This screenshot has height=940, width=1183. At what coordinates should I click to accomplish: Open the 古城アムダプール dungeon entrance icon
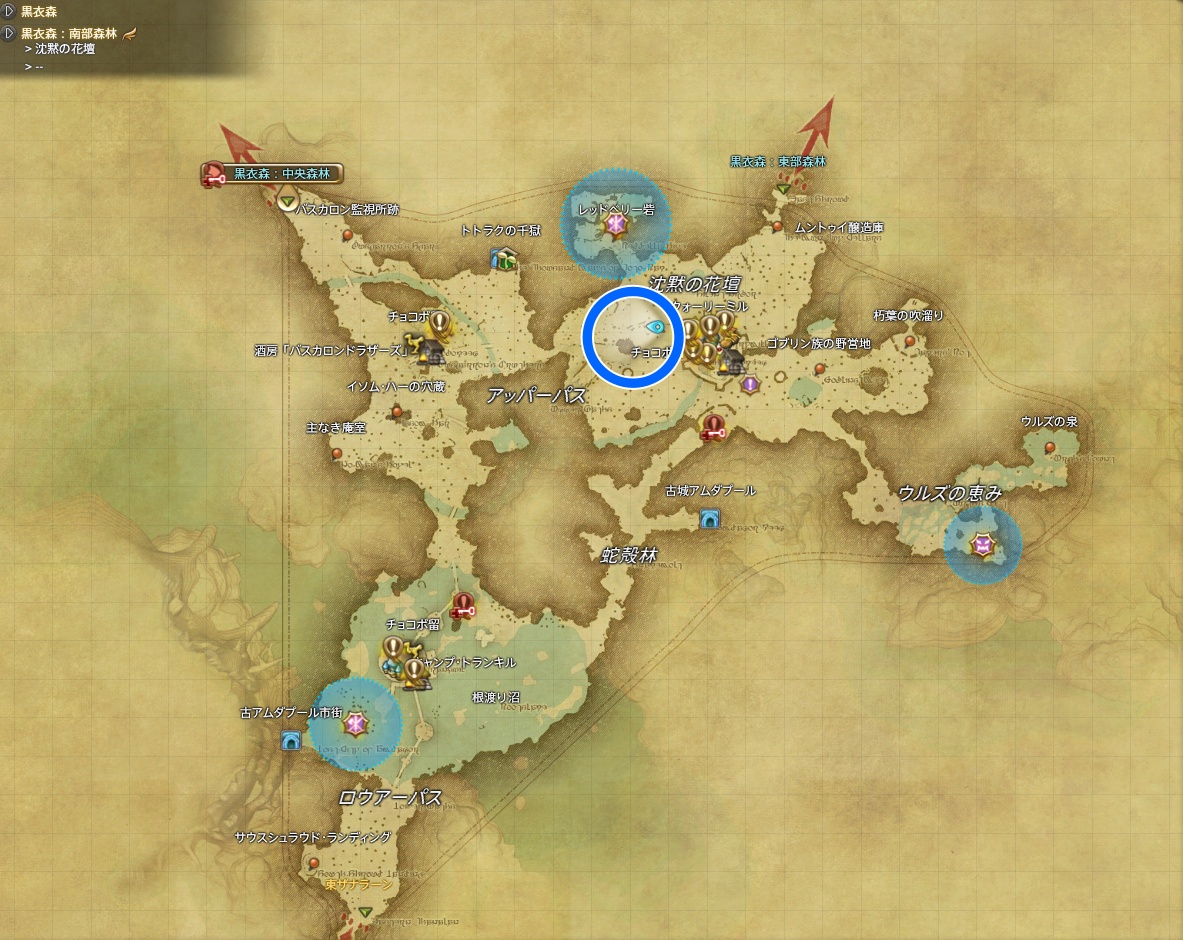coord(709,518)
